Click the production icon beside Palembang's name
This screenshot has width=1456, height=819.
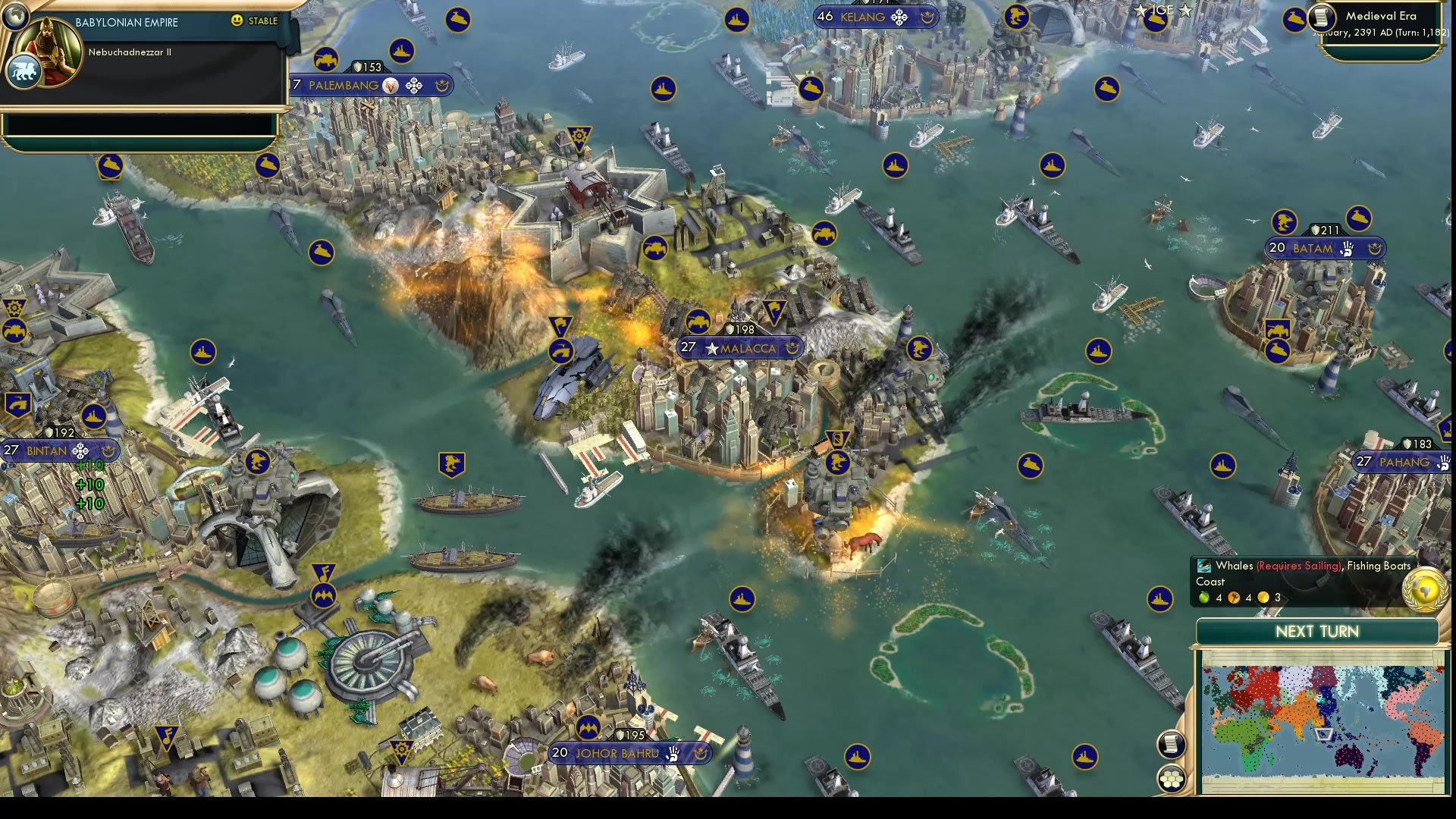coord(391,86)
